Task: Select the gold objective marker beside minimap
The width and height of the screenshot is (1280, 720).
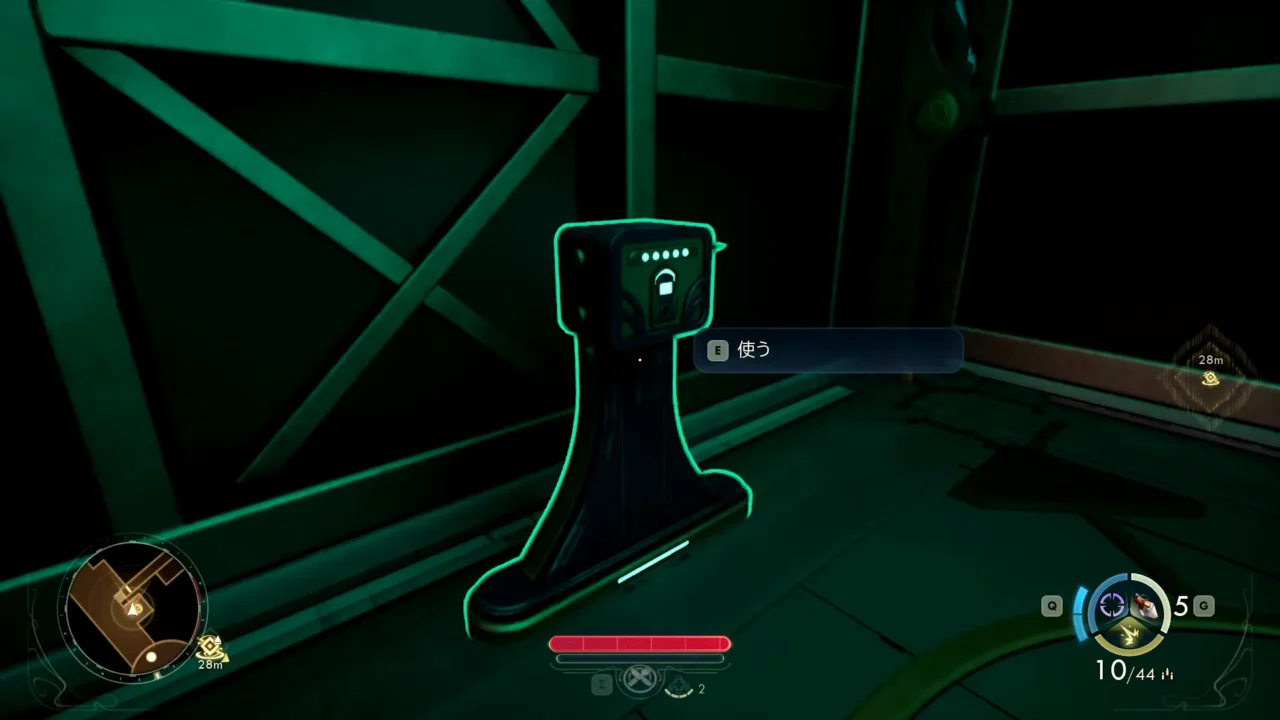Action: pos(209,647)
